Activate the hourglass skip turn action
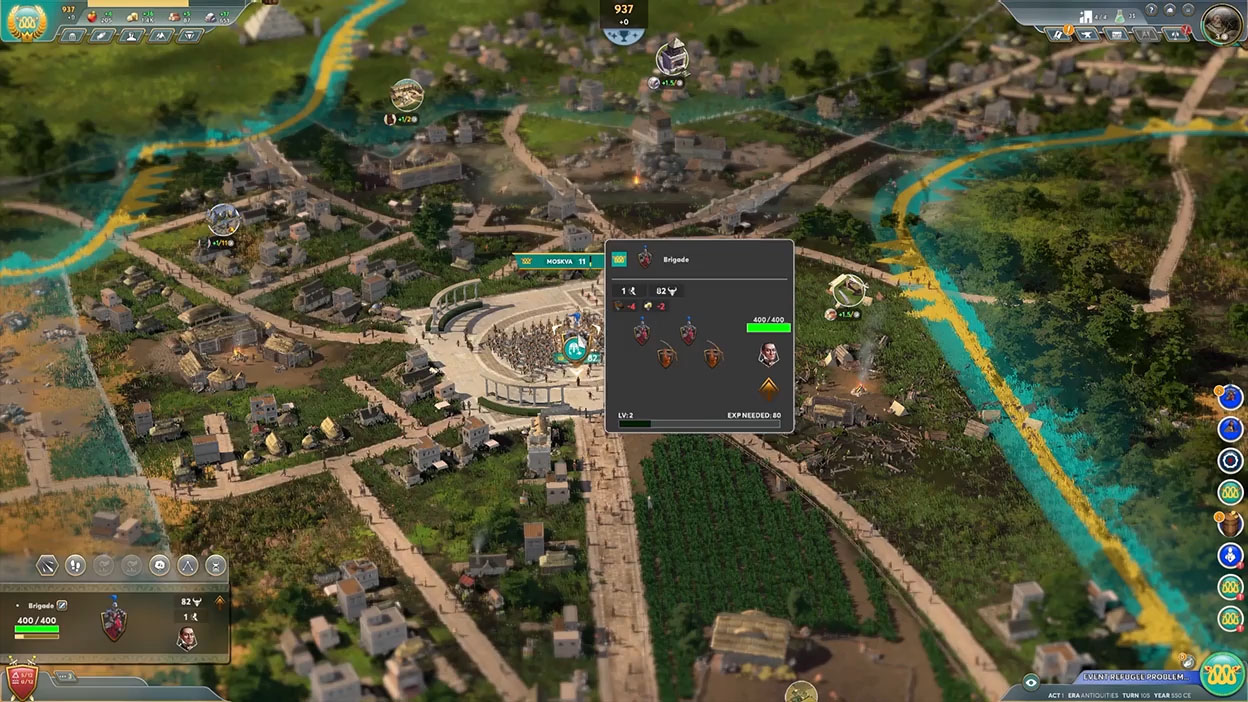 coord(215,566)
